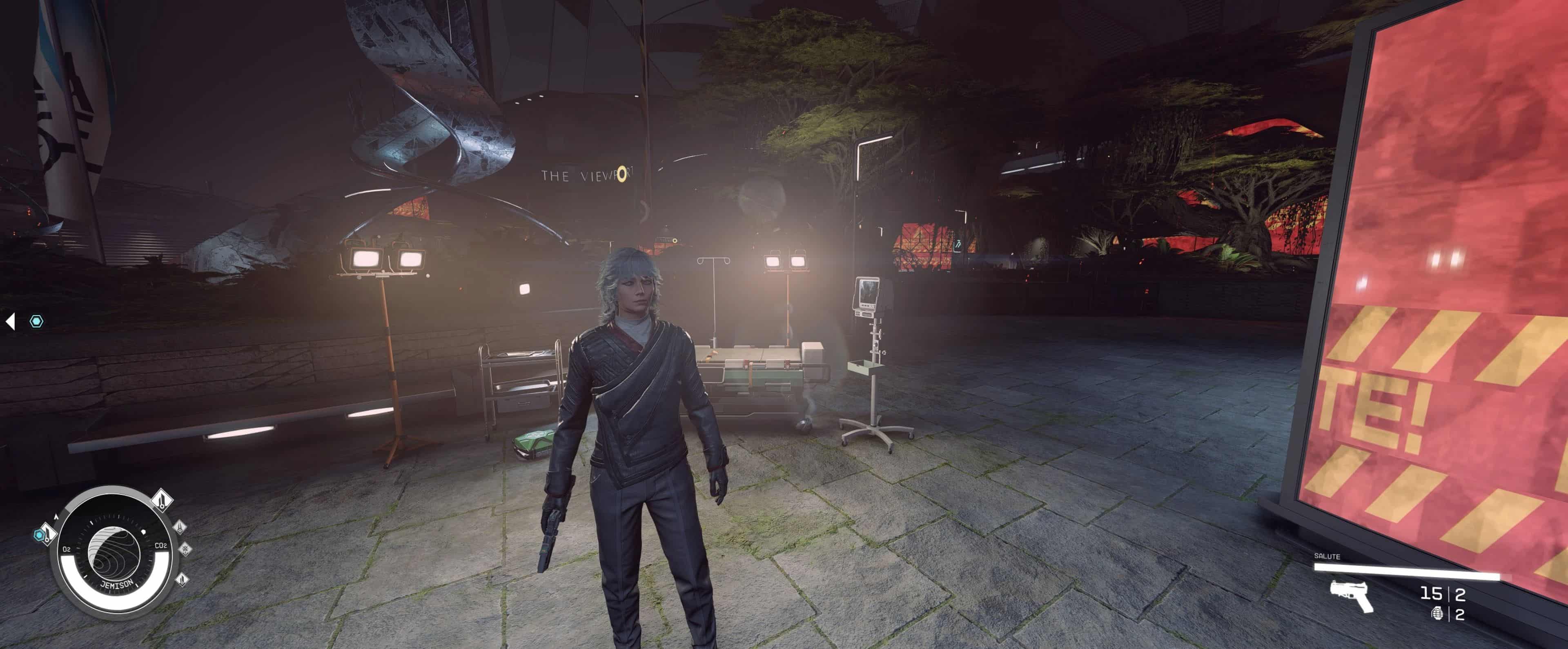
Task: Select the grenade icon
Action: (1437, 614)
